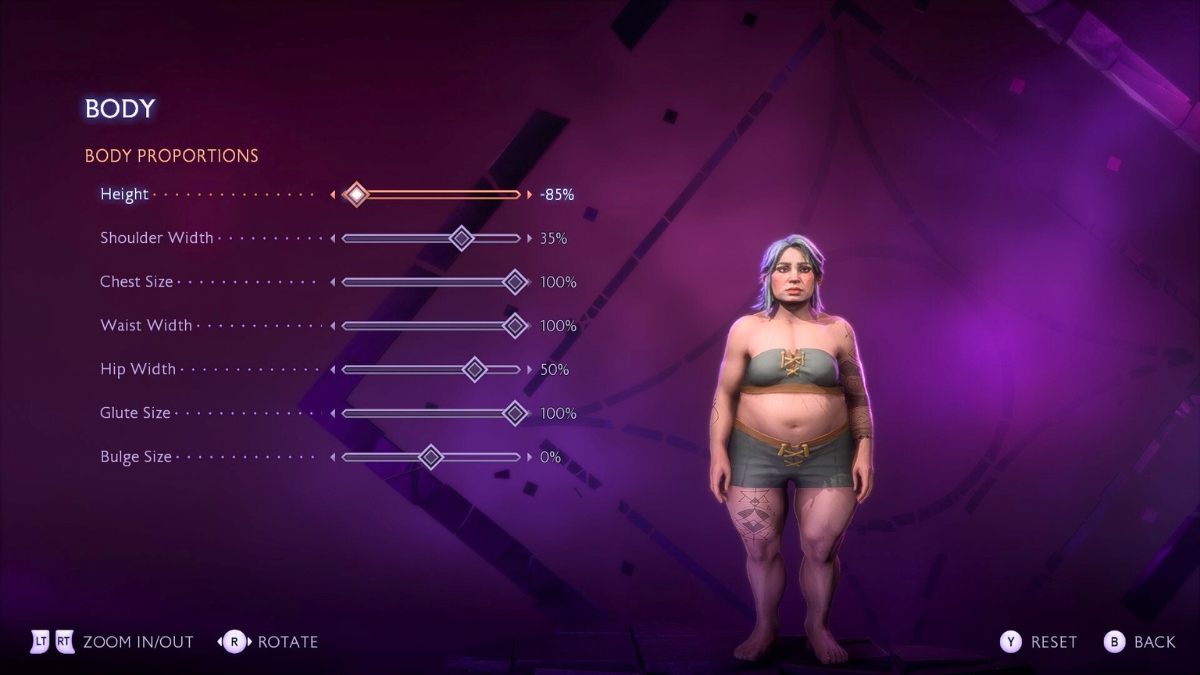The image size is (1200, 675).
Task: Increase Bulge Size with right arrow
Action: (530, 457)
